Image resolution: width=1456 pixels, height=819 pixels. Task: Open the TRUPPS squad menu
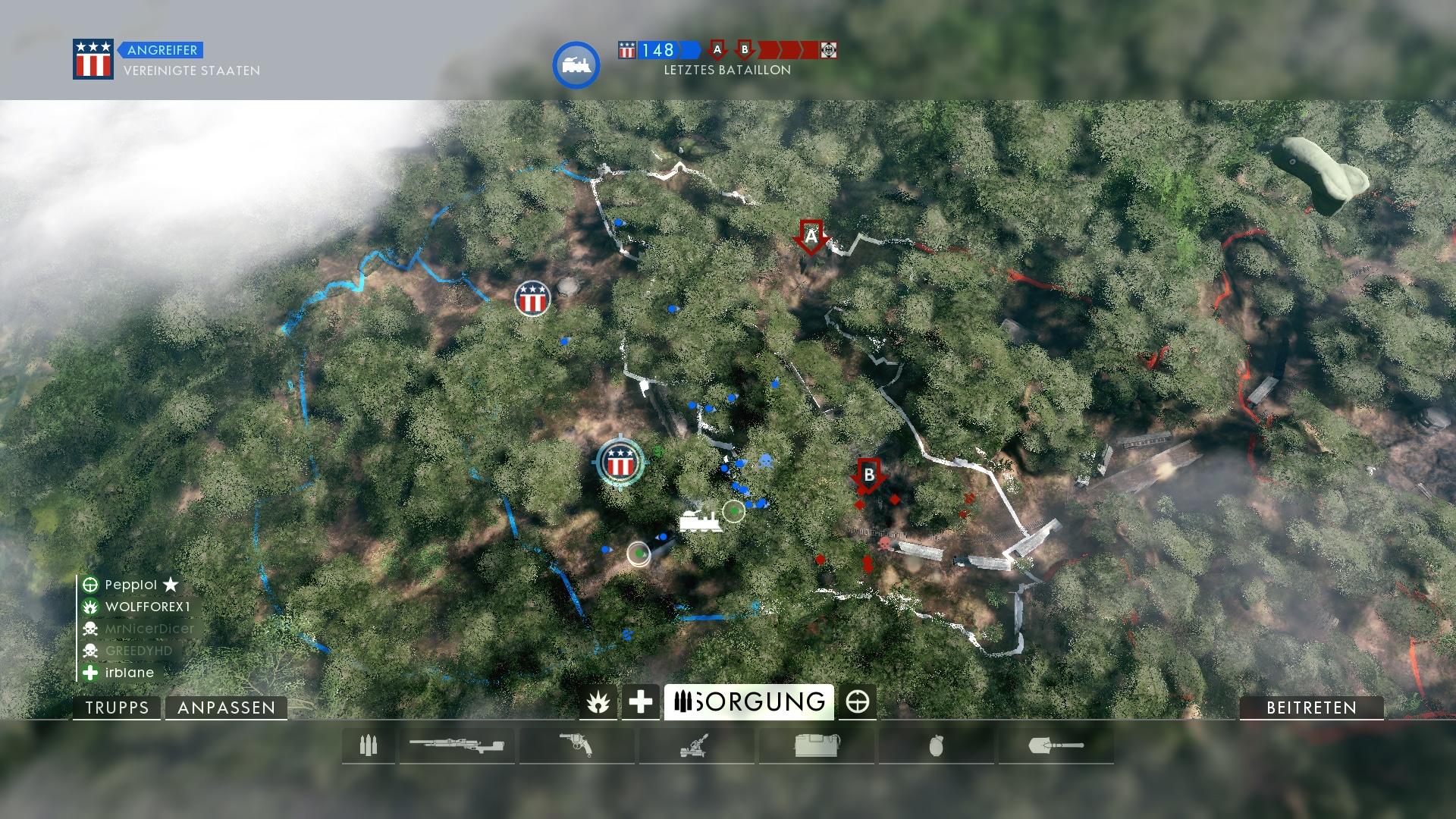[x=117, y=708]
